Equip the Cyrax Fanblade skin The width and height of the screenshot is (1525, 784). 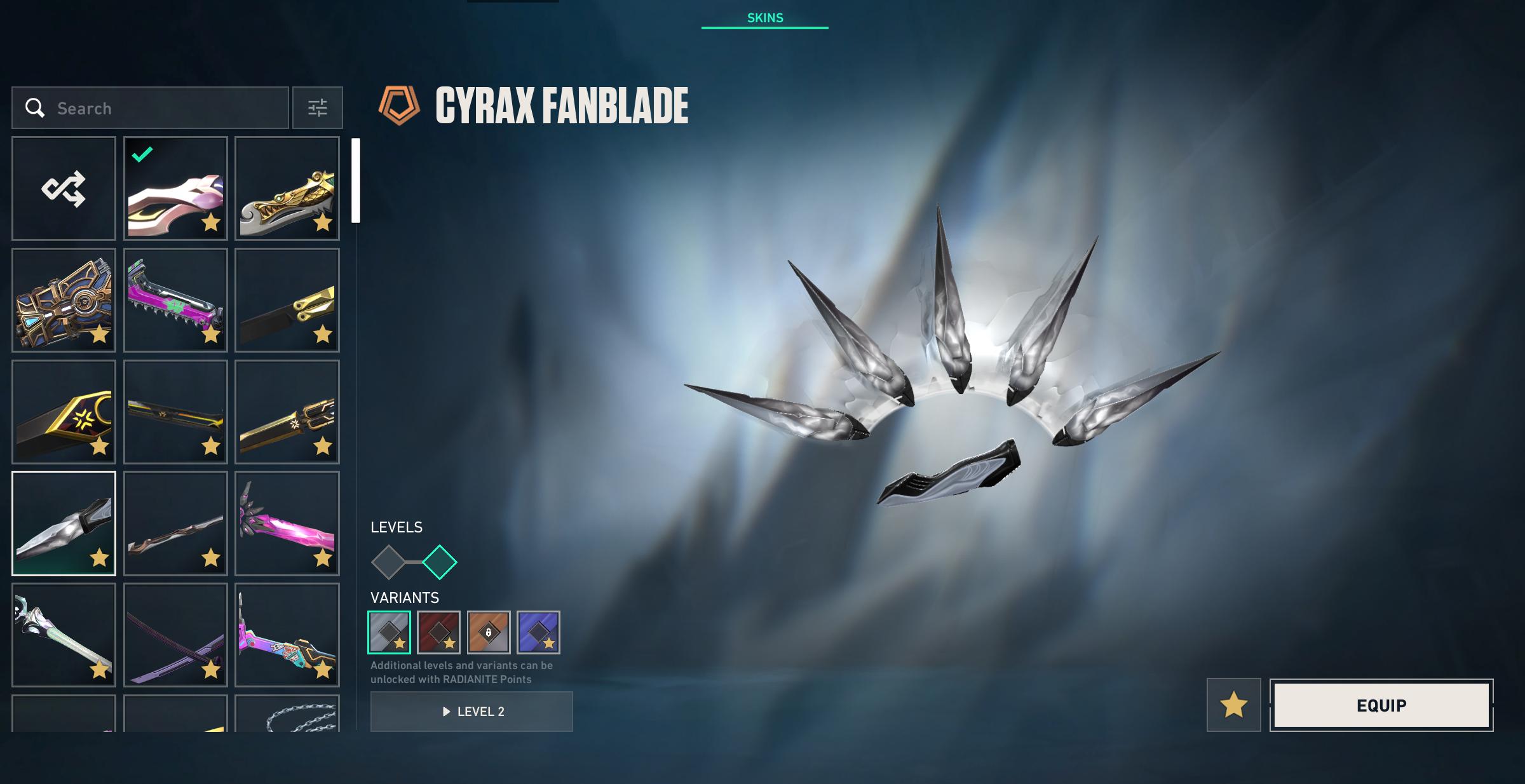point(1381,705)
